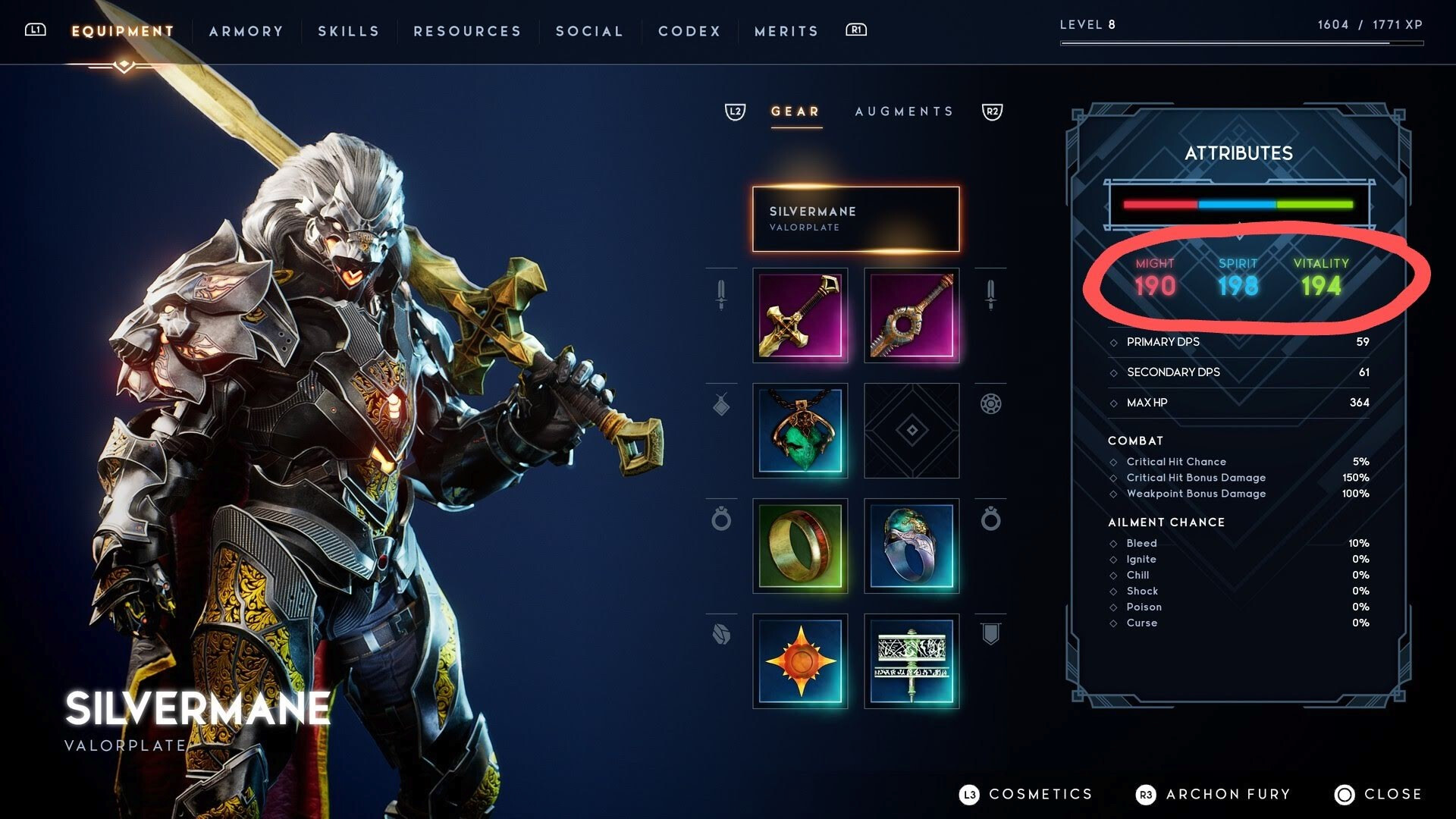Select the Equipment tab
Screen dimensions: 1456x819
pyautogui.click(x=123, y=31)
